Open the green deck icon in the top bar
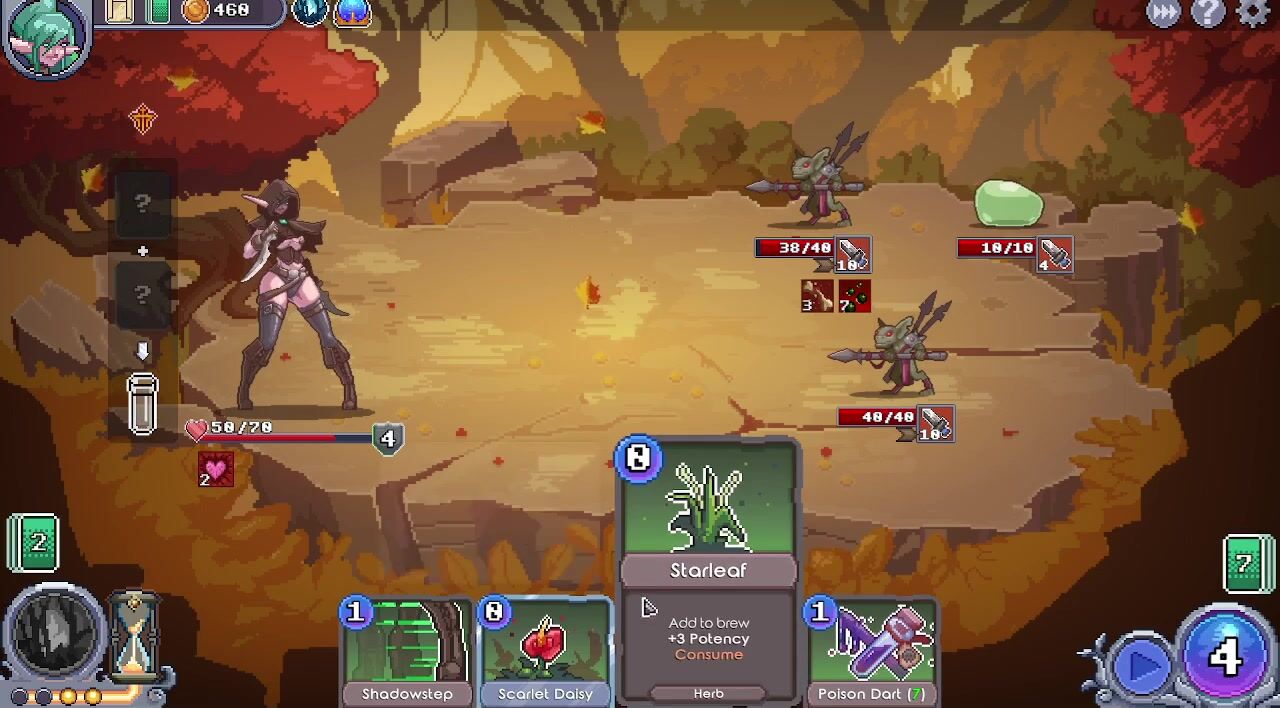Viewport: 1280px width, 708px height. [x=158, y=11]
